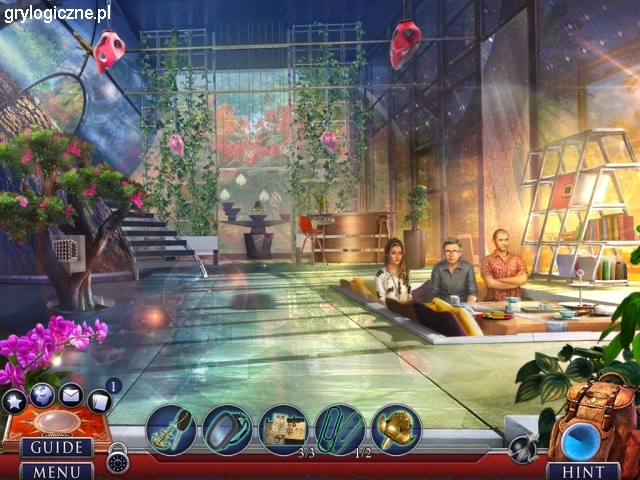The width and height of the screenshot is (640, 480).
Task: Click the blue hint orb on backpack
Action: coord(581,441)
